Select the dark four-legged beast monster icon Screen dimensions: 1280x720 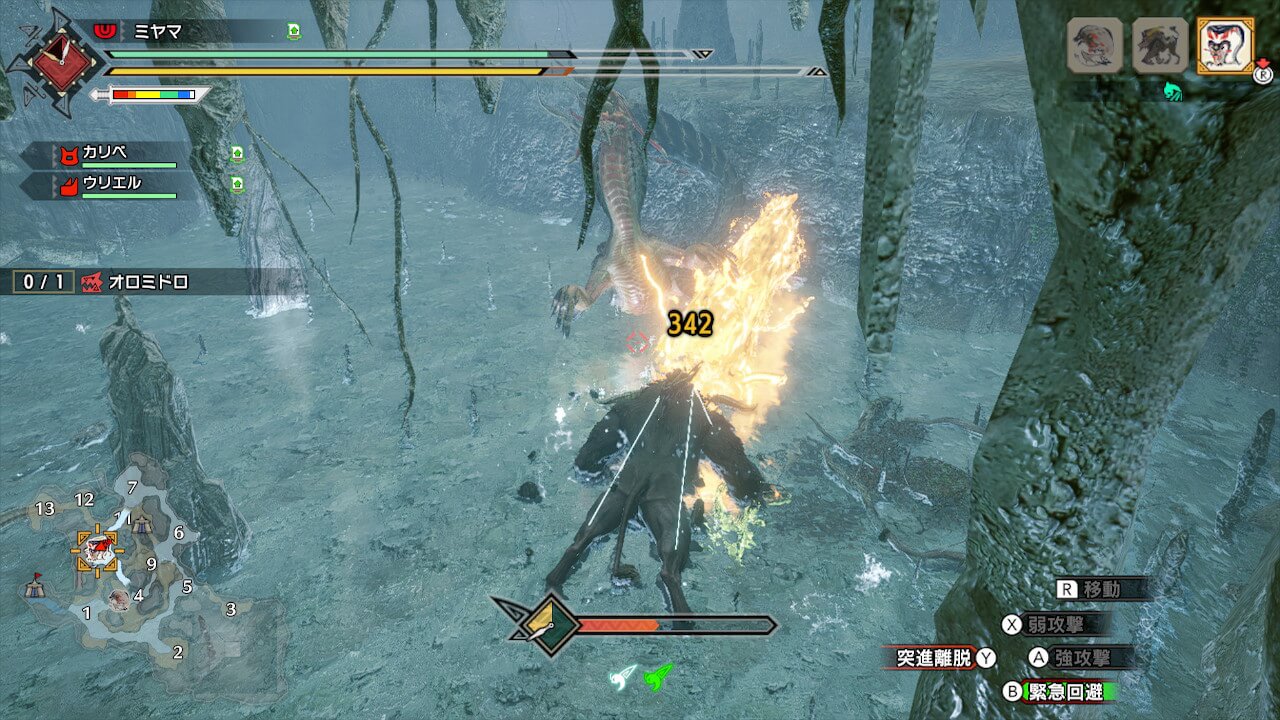1160,45
